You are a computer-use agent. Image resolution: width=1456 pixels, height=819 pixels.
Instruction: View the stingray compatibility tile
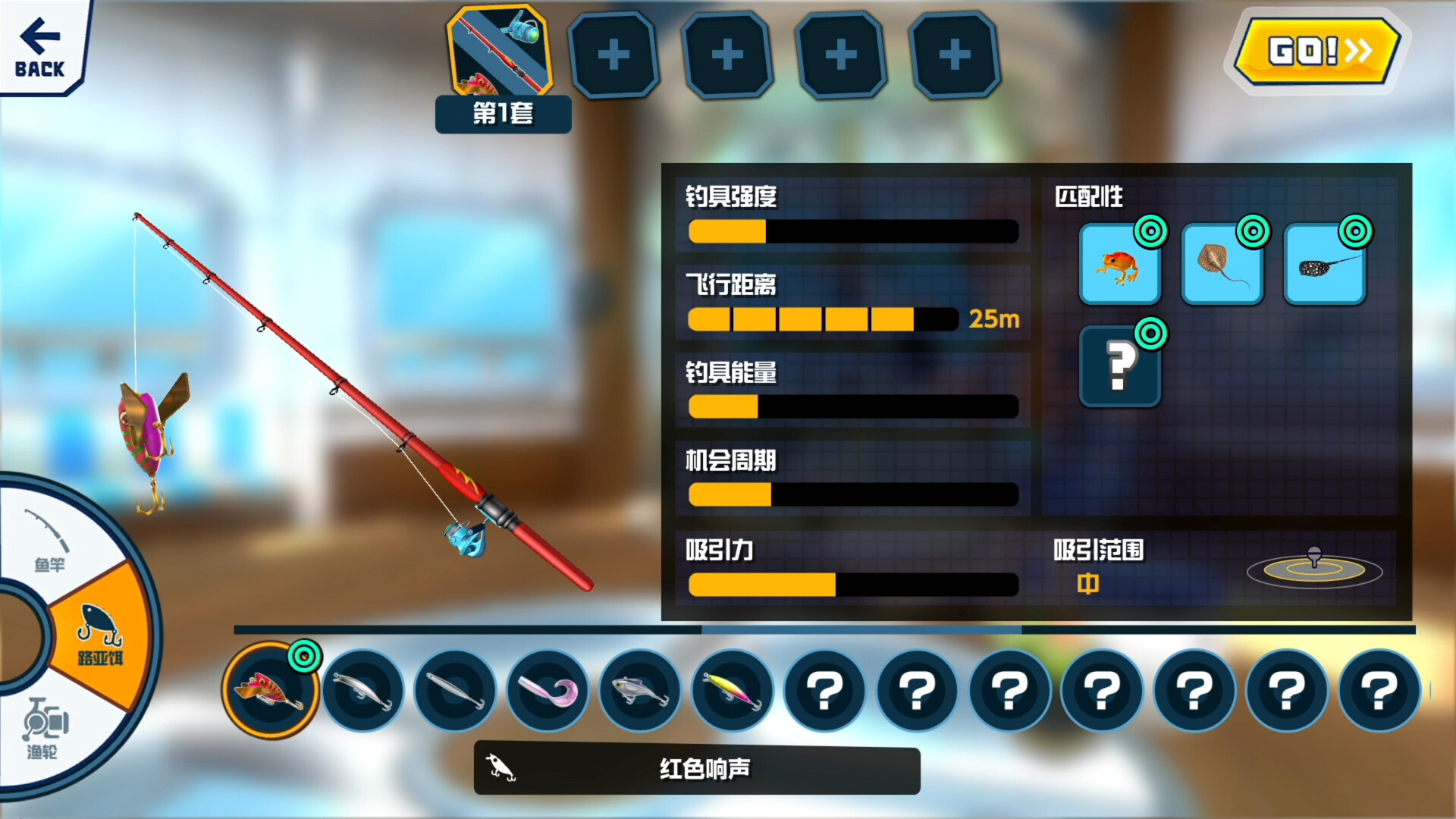pos(1222,265)
